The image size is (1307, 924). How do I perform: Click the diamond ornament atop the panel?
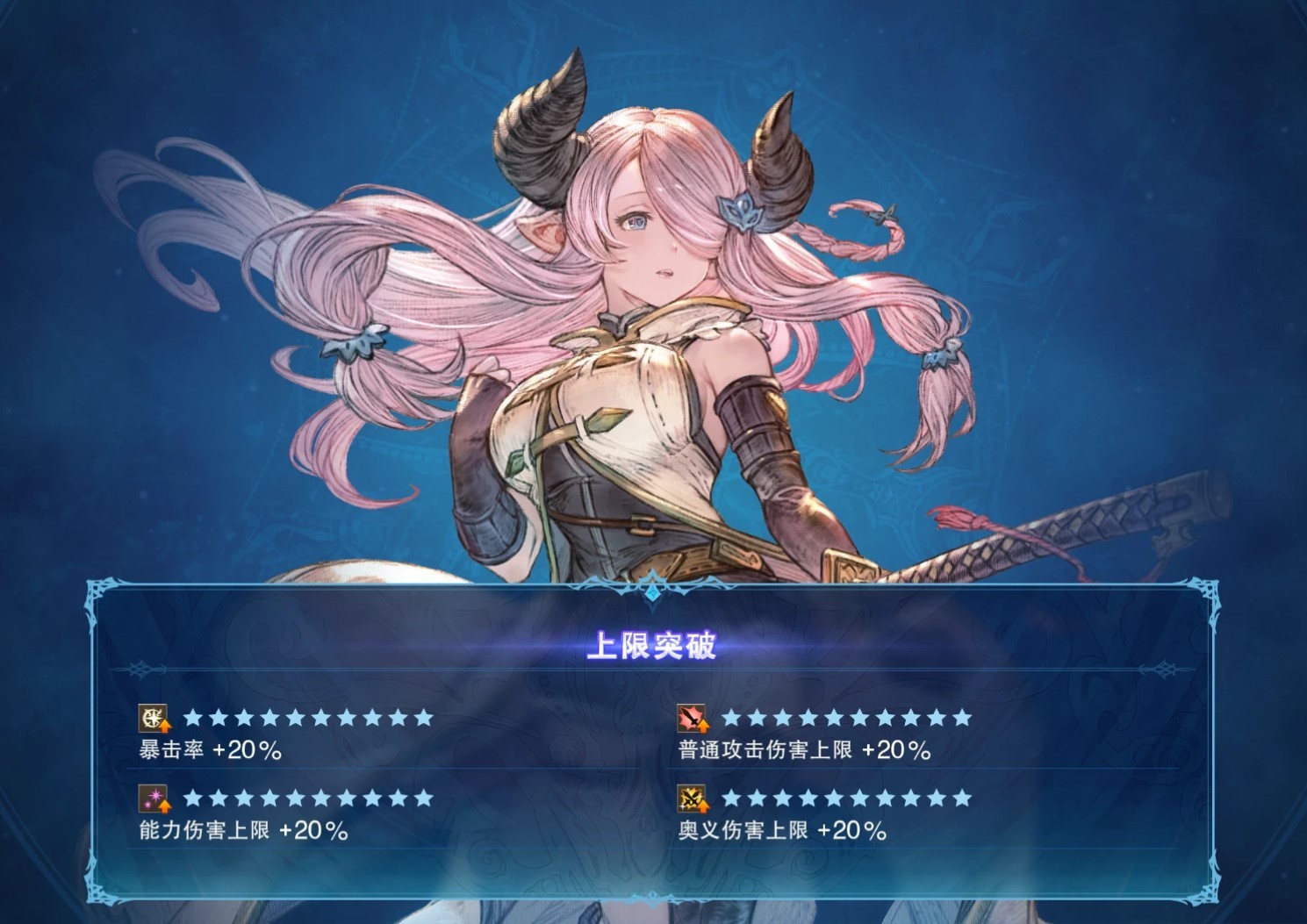[653, 593]
